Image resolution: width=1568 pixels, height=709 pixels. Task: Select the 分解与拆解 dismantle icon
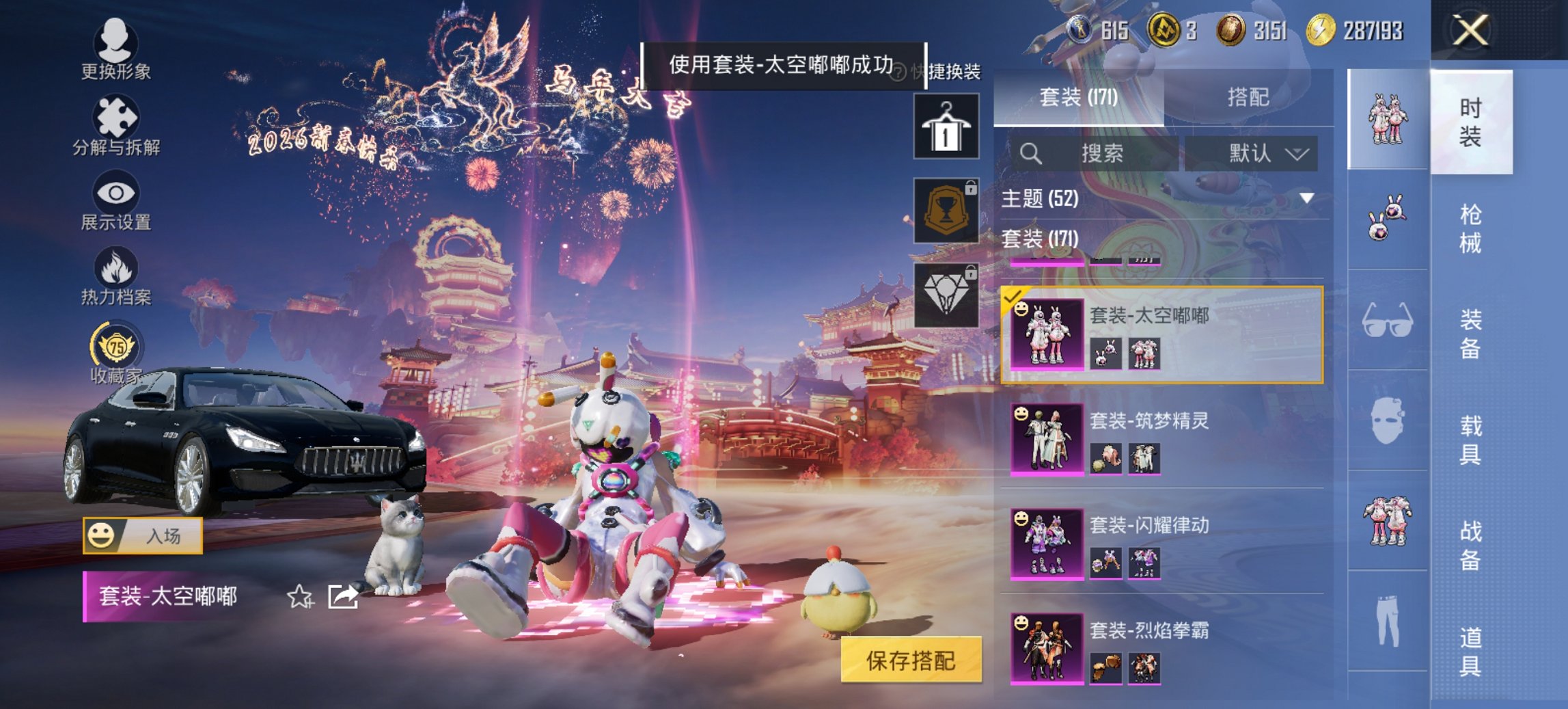click(116, 118)
